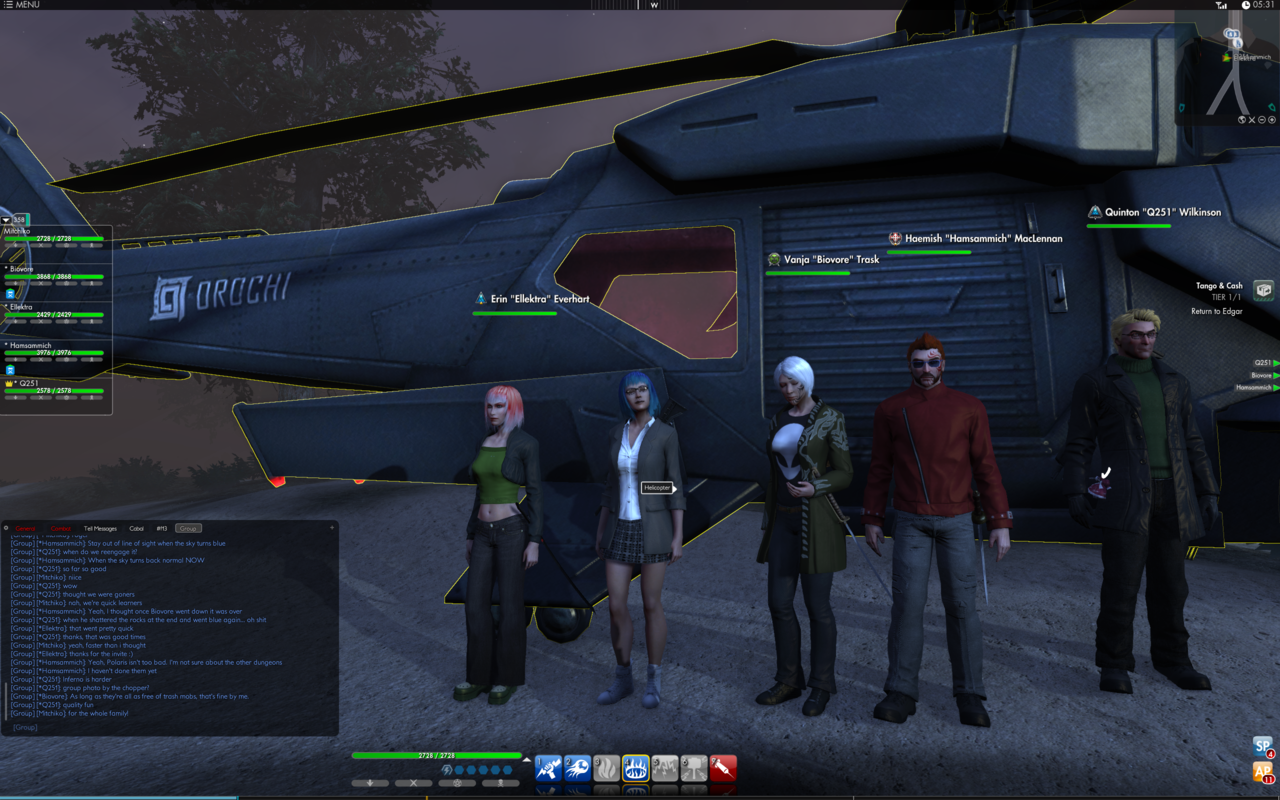The height and width of the screenshot is (800, 1280).
Task: Activate the fireball ability in slot 2
Action: click(x=578, y=768)
